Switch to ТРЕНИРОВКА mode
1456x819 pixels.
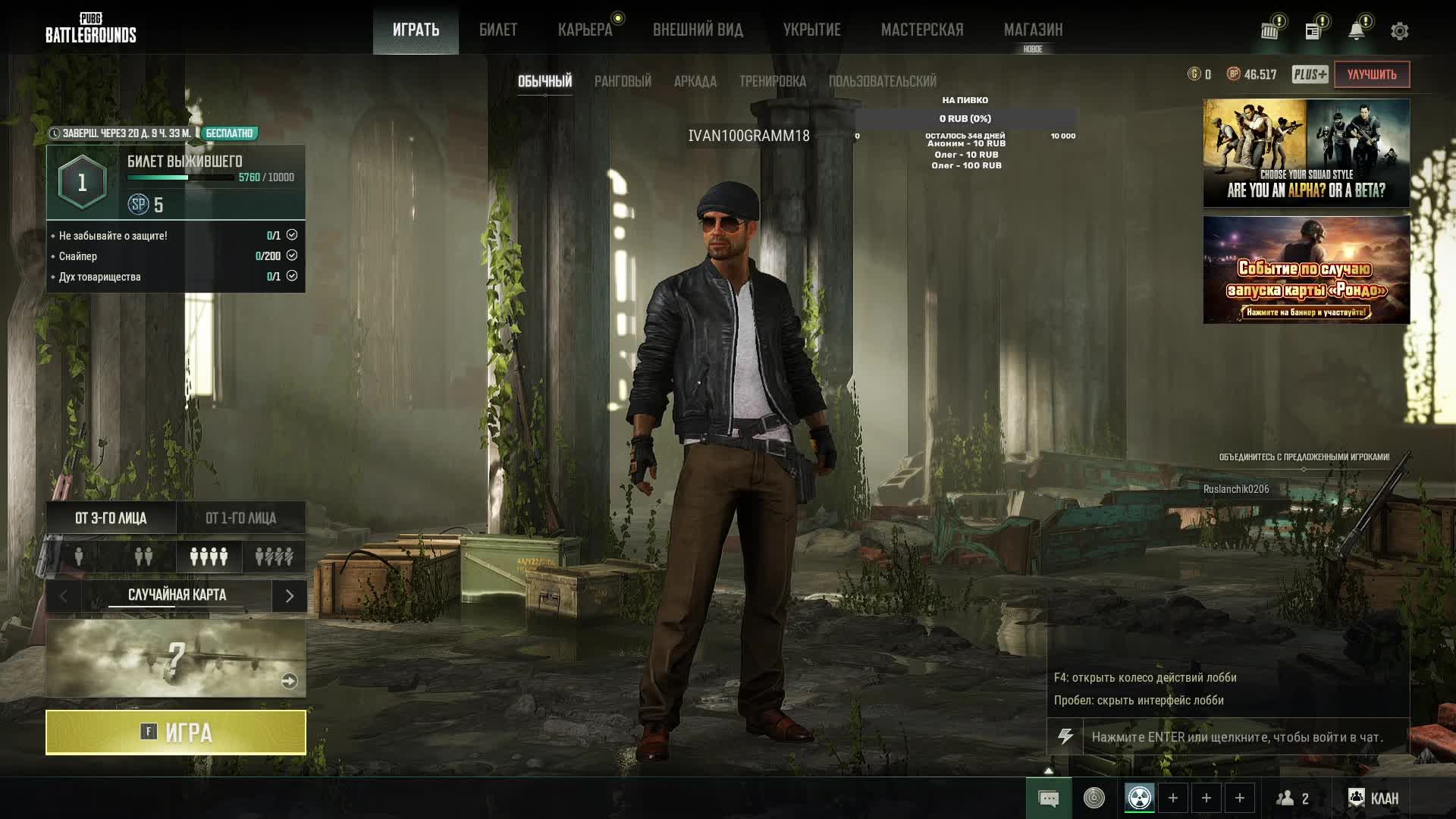[772, 81]
